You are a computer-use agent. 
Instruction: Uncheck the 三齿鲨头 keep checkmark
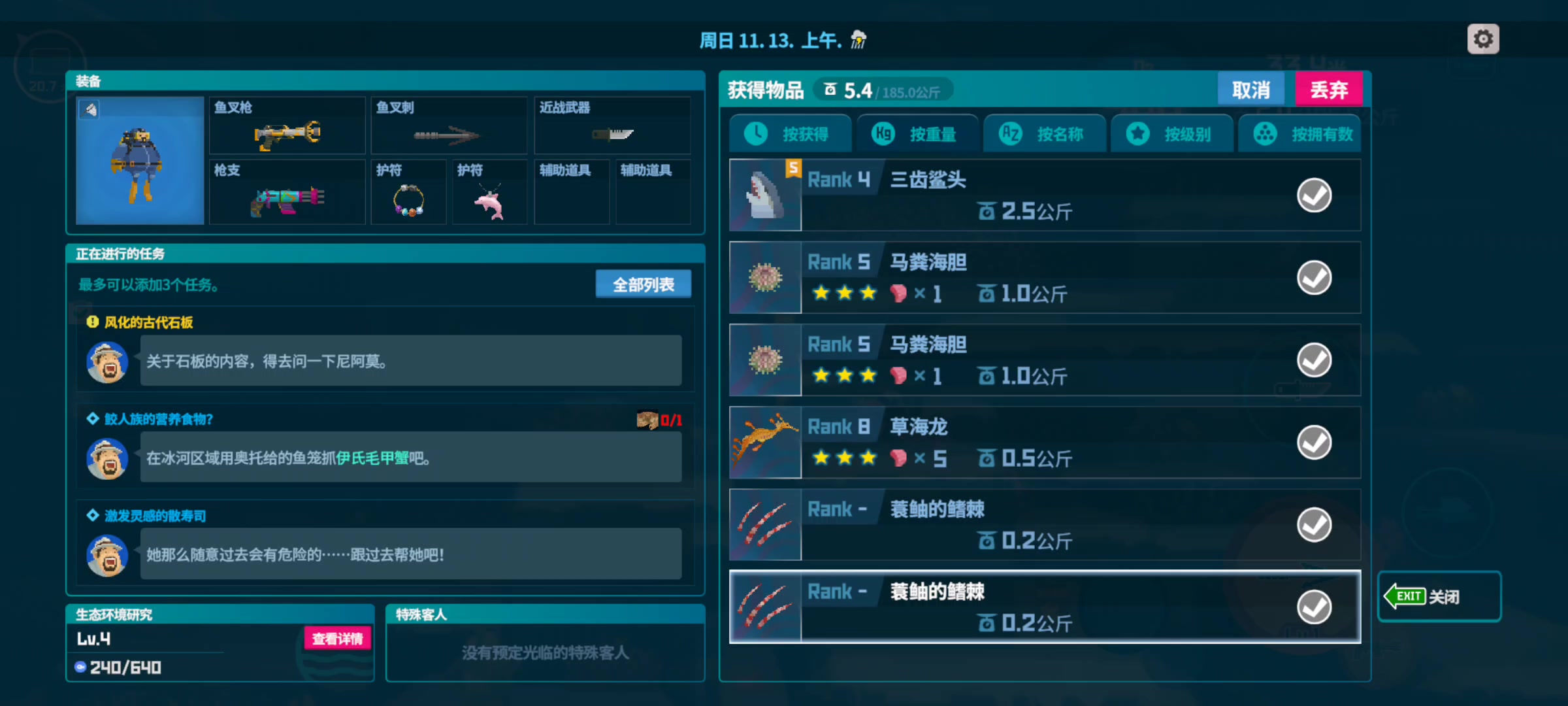tap(1314, 195)
